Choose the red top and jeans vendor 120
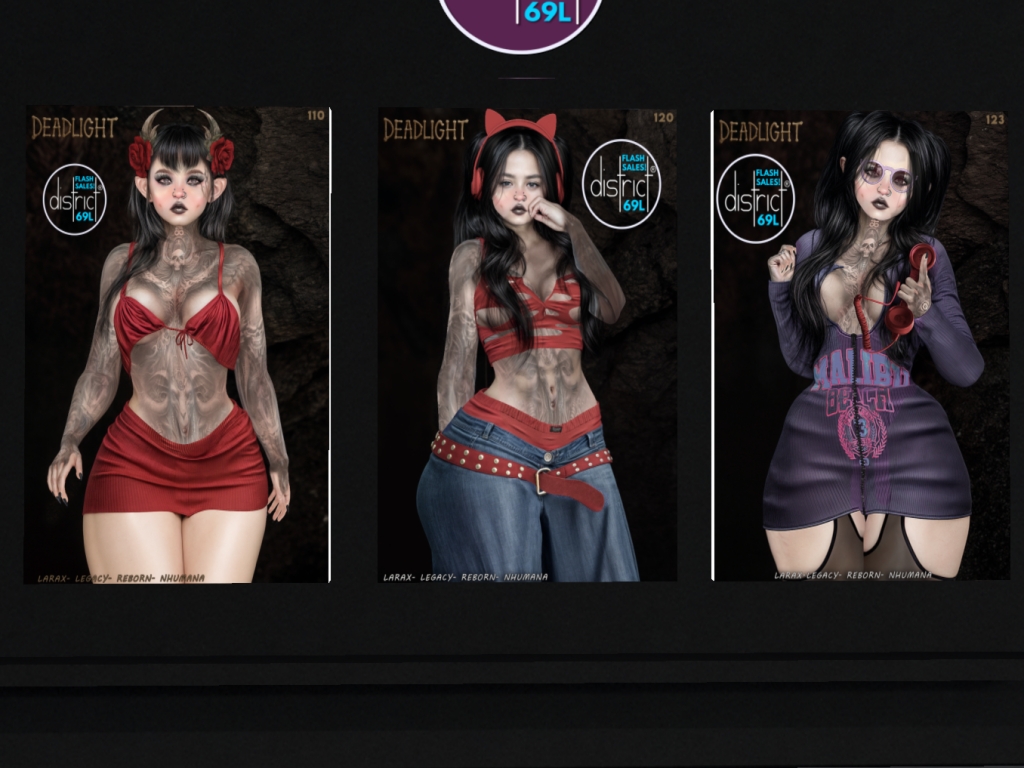The height and width of the screenshot is (768, 1024). coord(527,345)
